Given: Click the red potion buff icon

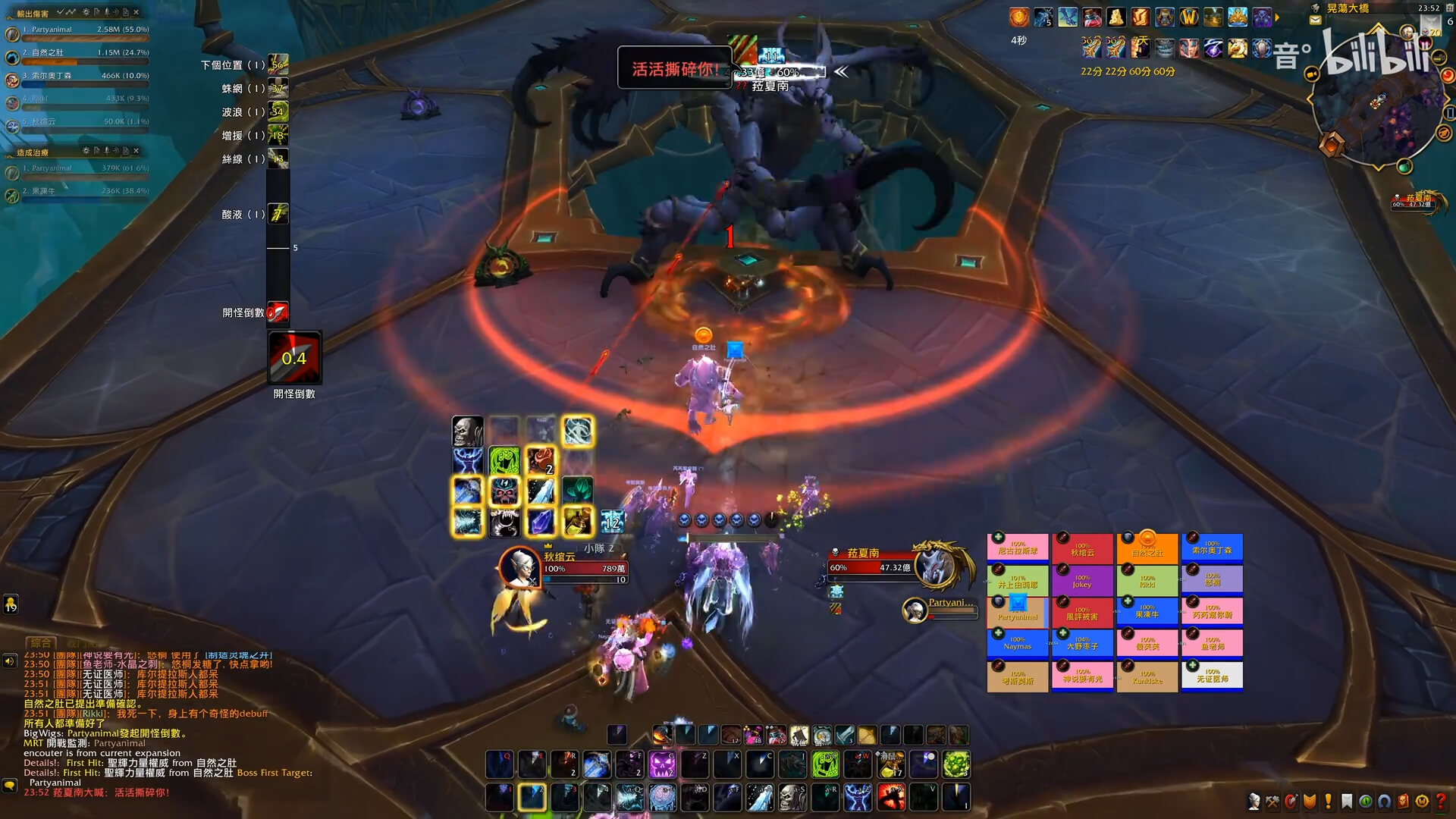Looking at the screenshot, I should 1092,17.
